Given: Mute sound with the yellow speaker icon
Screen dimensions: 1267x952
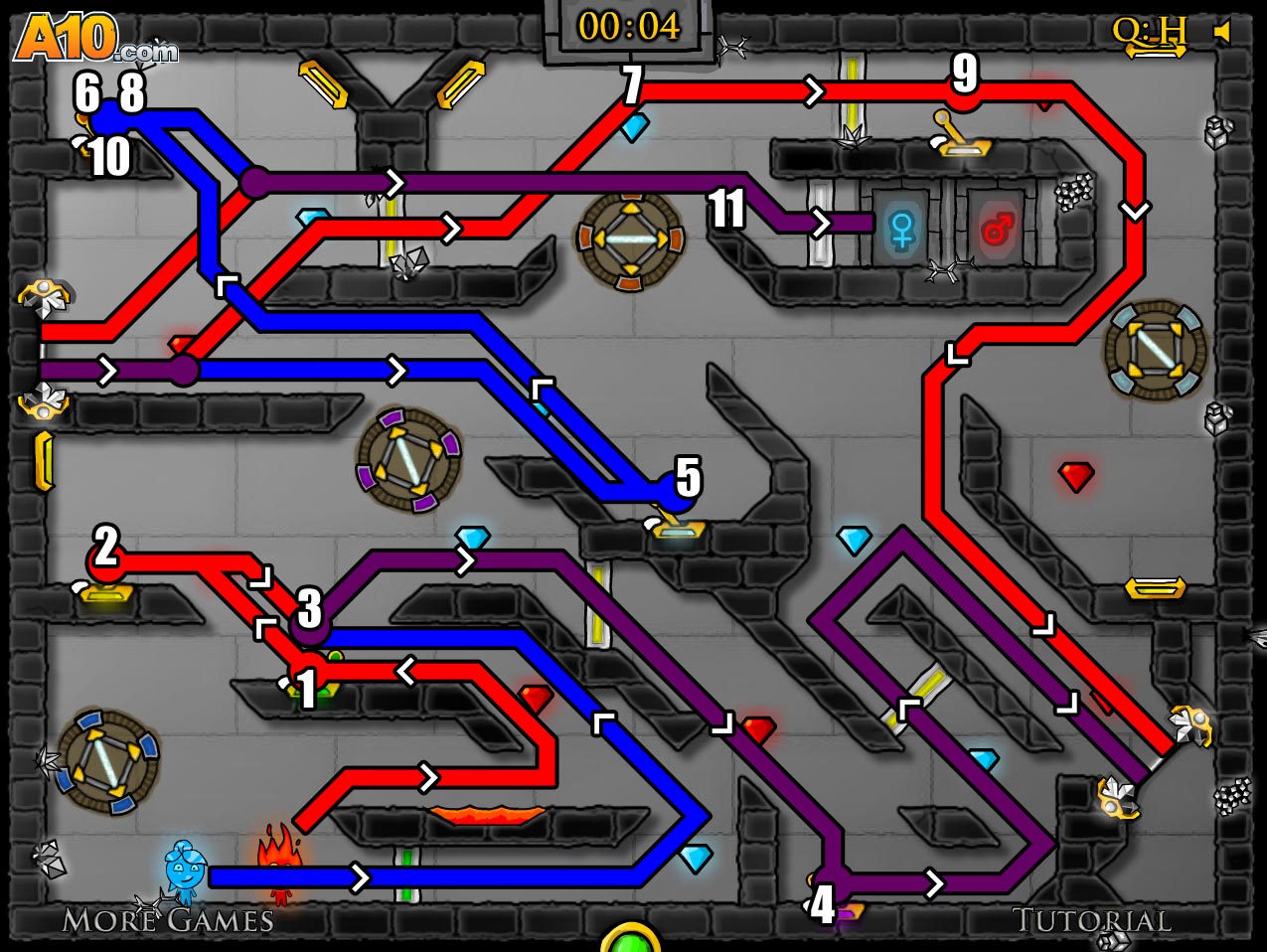Looking at the screenshot, I should pos(1223,33).
